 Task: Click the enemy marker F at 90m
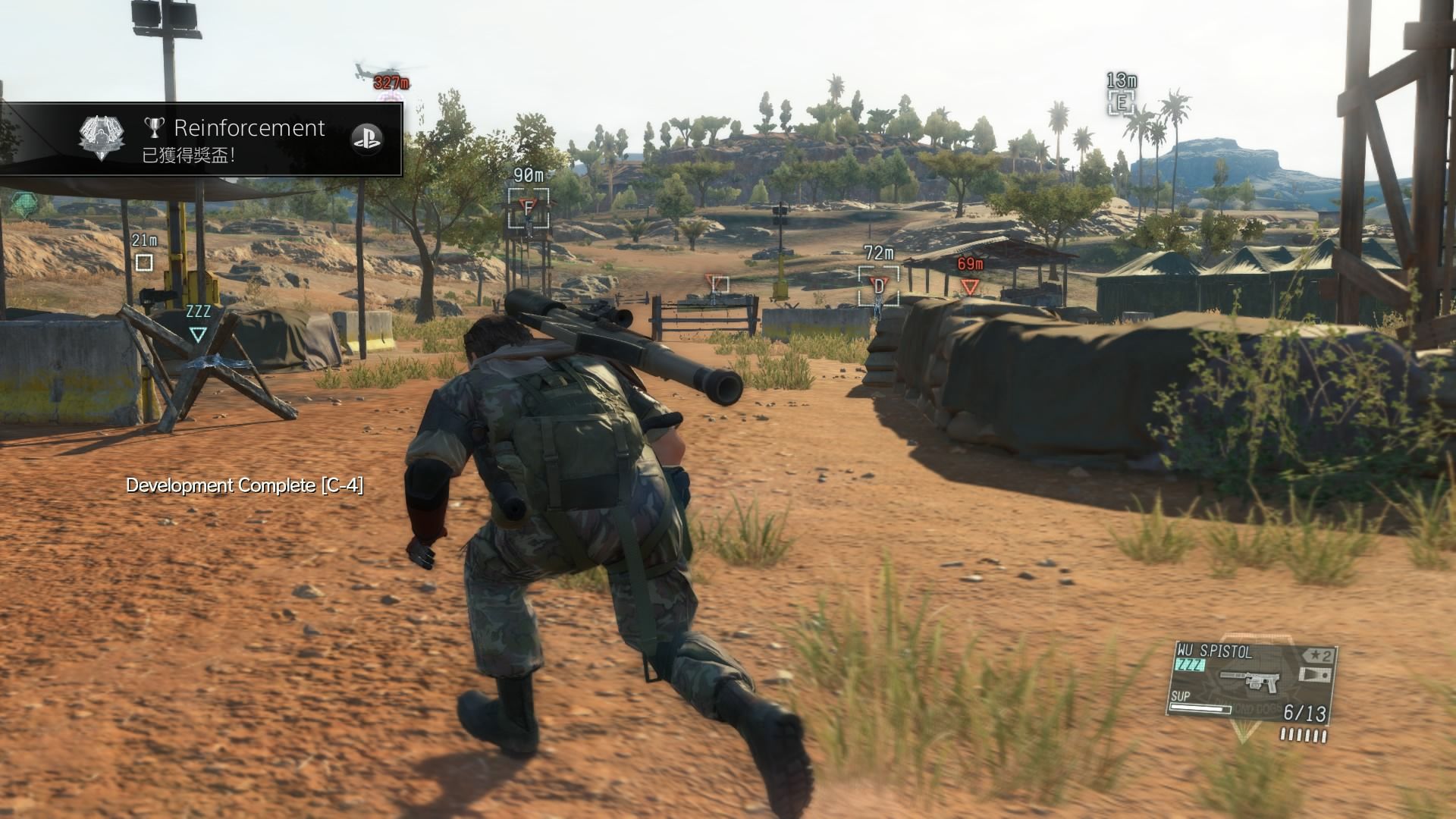point(529,207)
